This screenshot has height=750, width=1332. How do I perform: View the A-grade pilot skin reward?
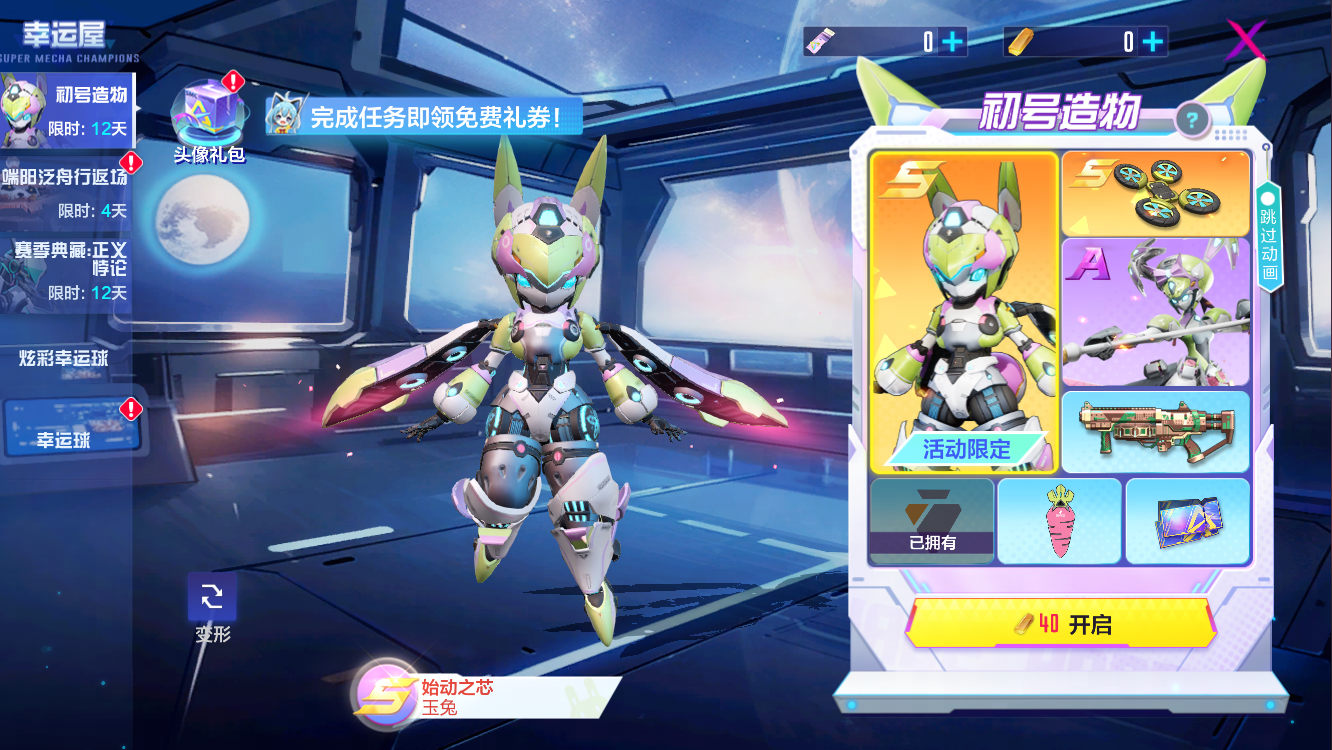1154,312
